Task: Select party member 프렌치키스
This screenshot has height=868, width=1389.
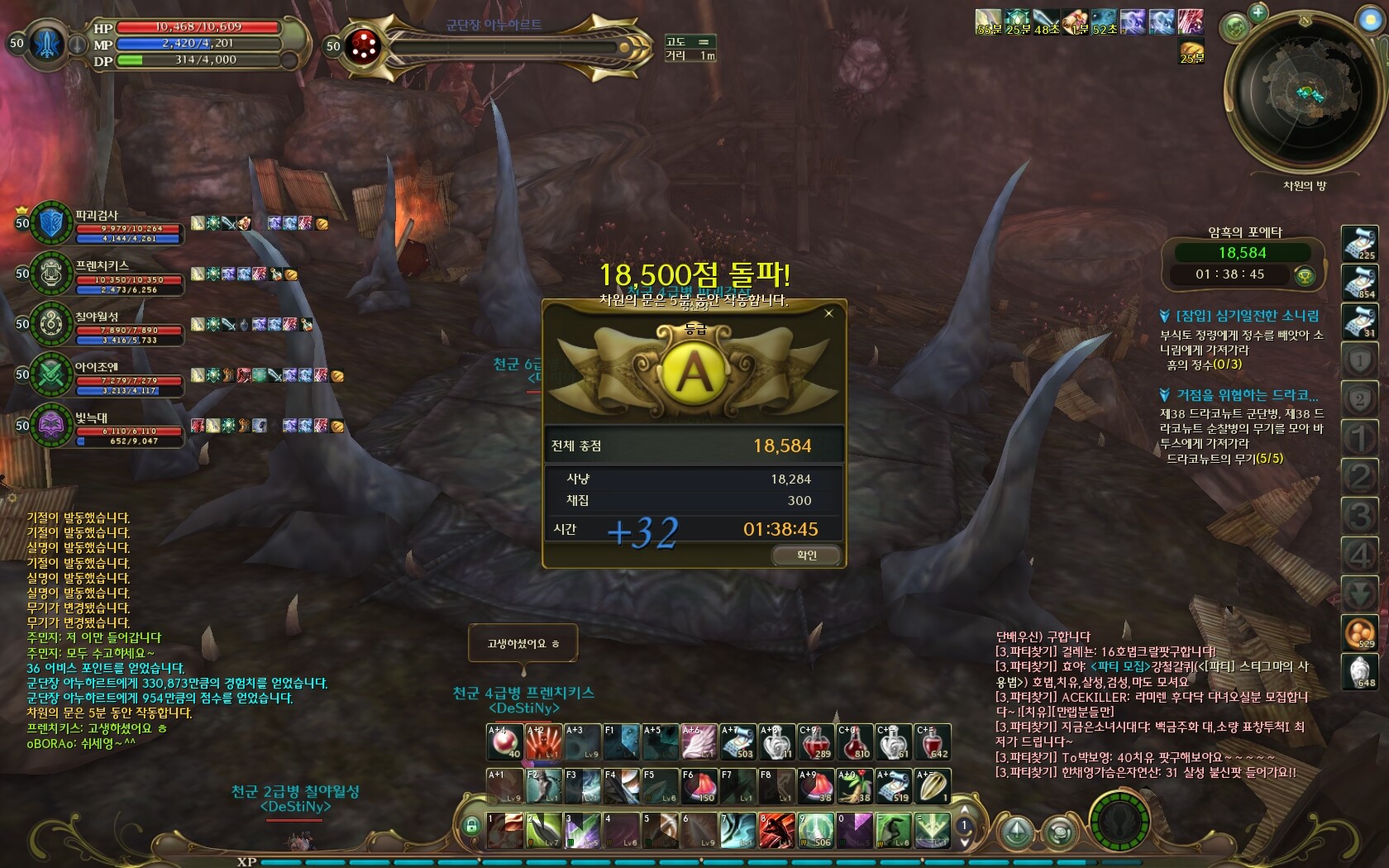Action: click(x=51, y=274)
